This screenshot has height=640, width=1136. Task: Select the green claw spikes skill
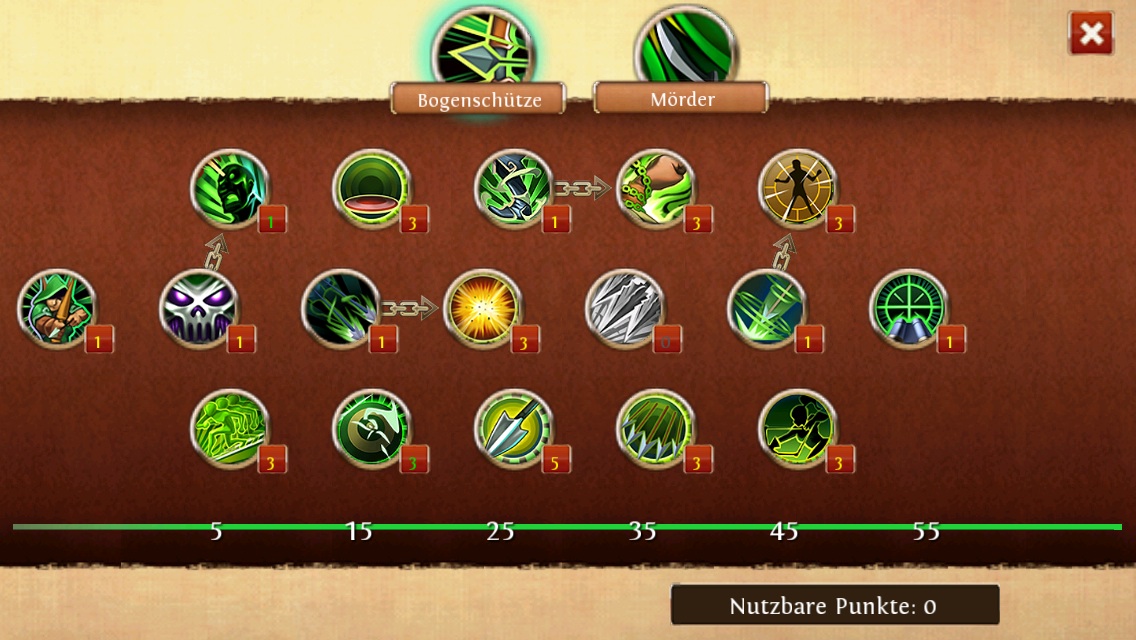pyautogui.click(x=656, y=429)
